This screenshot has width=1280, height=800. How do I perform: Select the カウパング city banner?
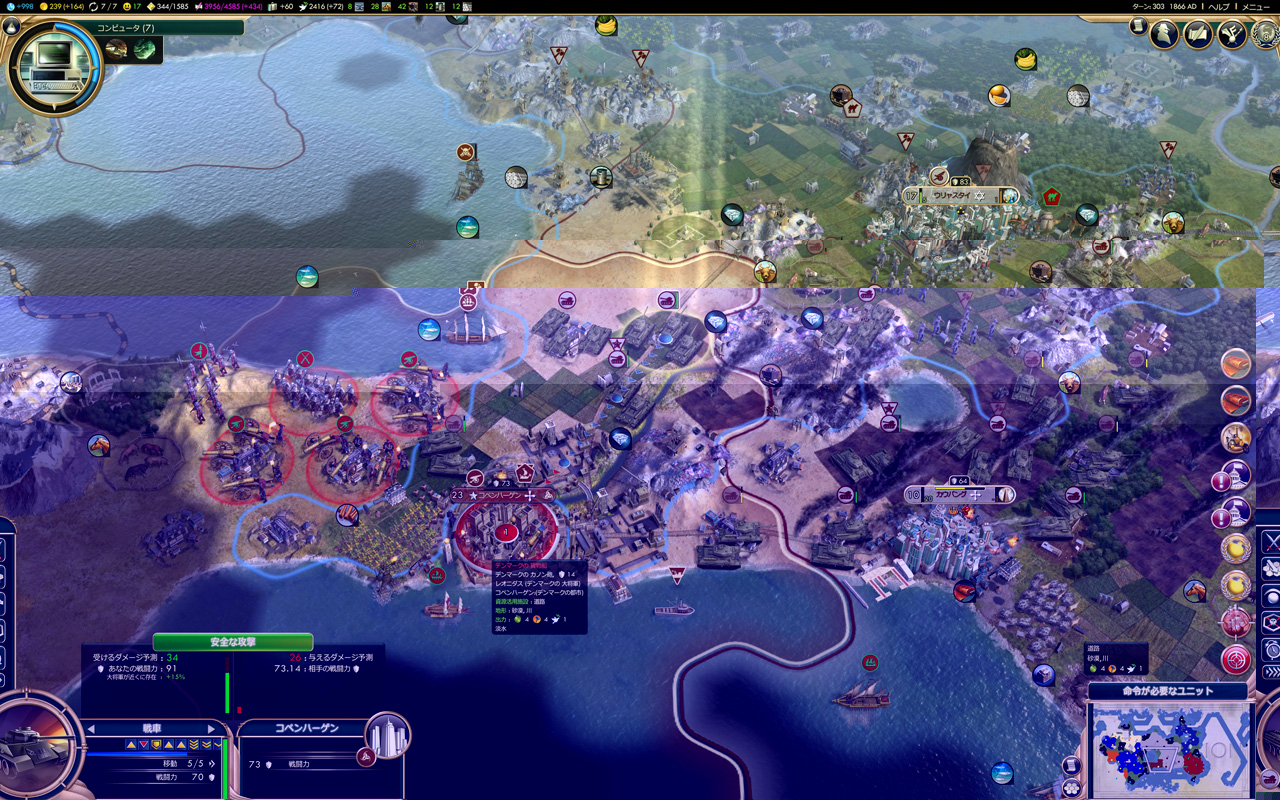tap(957, 494)
